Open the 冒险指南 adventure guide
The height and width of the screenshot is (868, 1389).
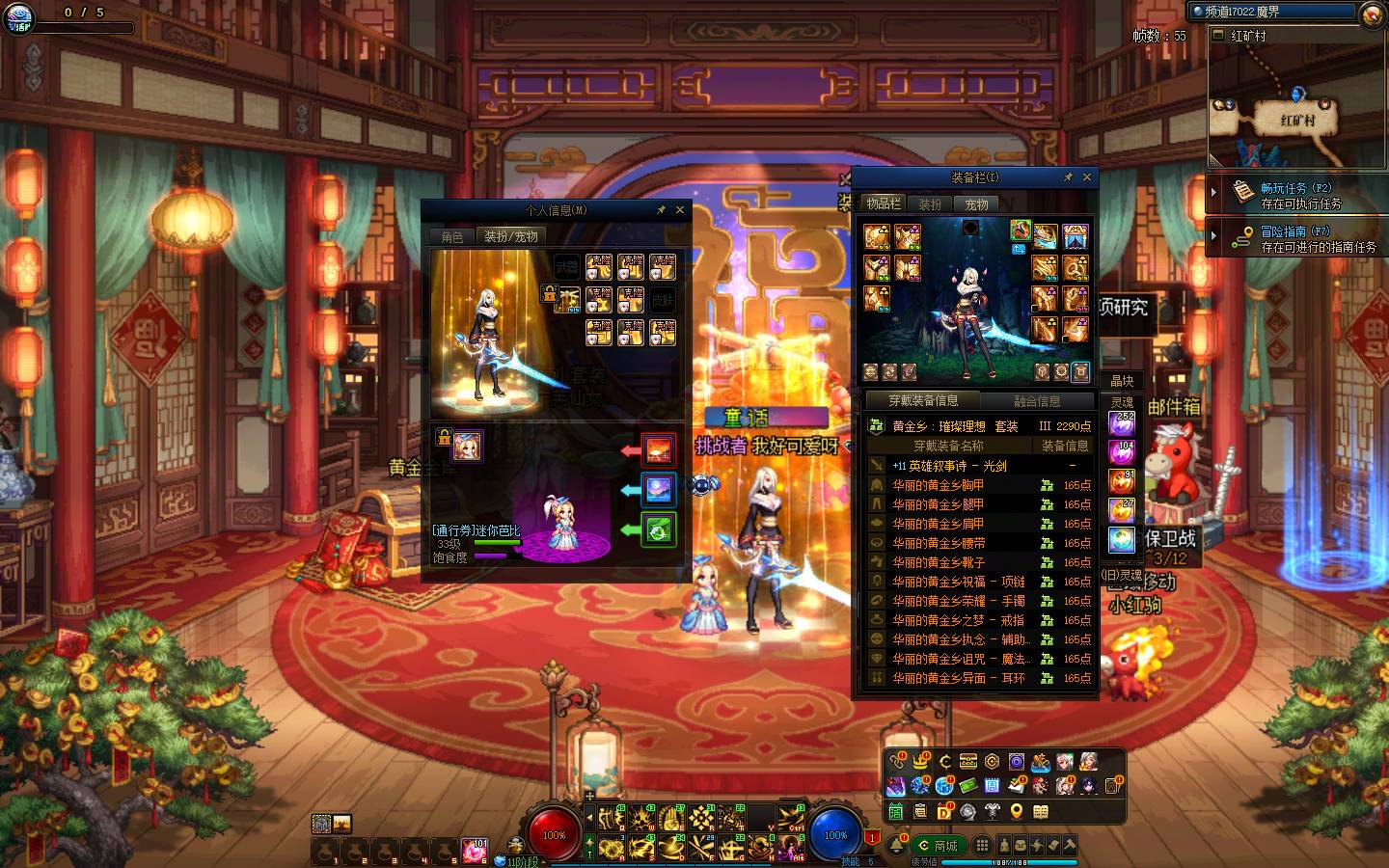1295,238
